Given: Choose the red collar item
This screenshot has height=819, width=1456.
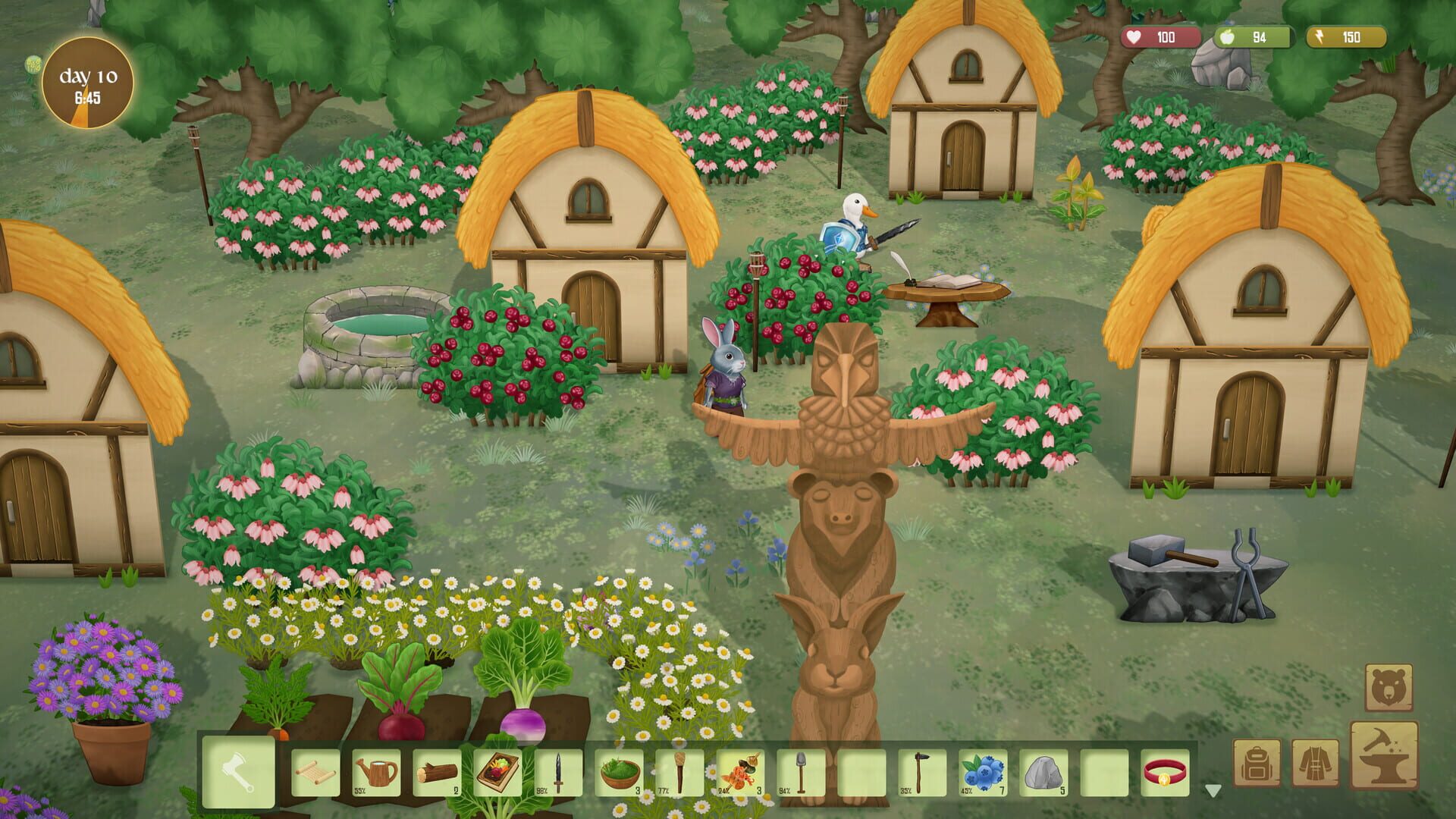Looking at the screenshot, I should click(x=1166, y=773).
